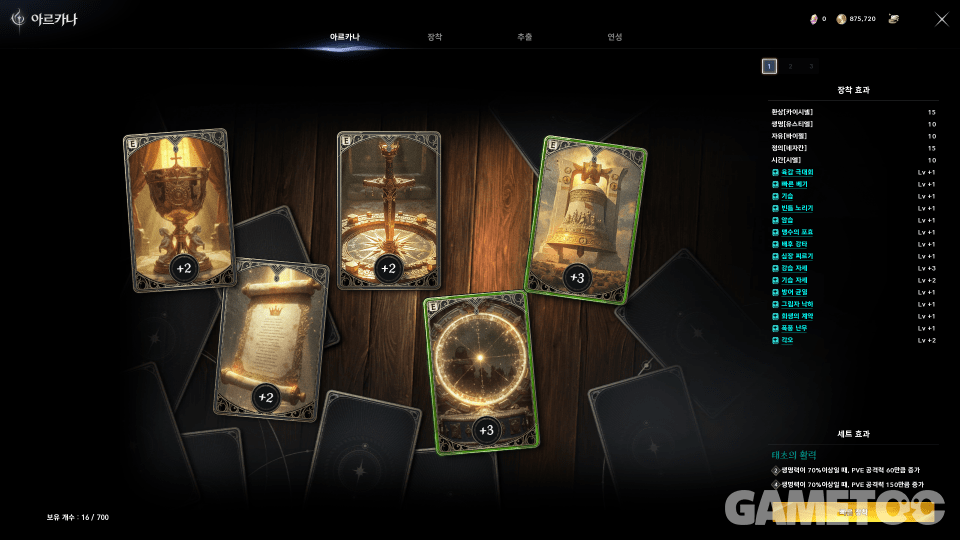Viewport: 960px width, 540px height.
Task: Switch to preset page 2
Action: [790, 66]
